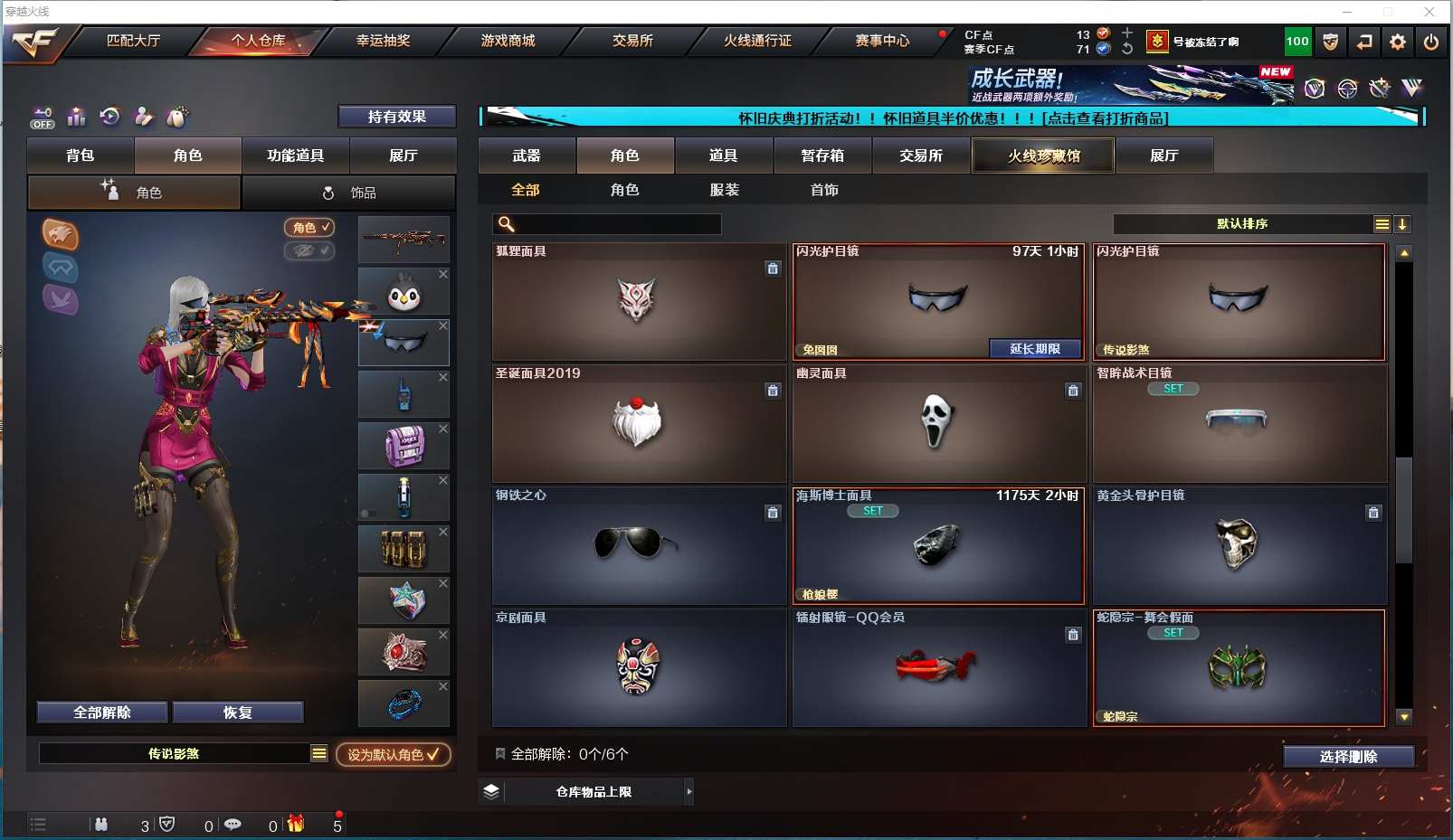Click the 选择删除 select delete button
Image resolution: width=1453 pixels, height=840 pixels.
tap(1348, 757)
